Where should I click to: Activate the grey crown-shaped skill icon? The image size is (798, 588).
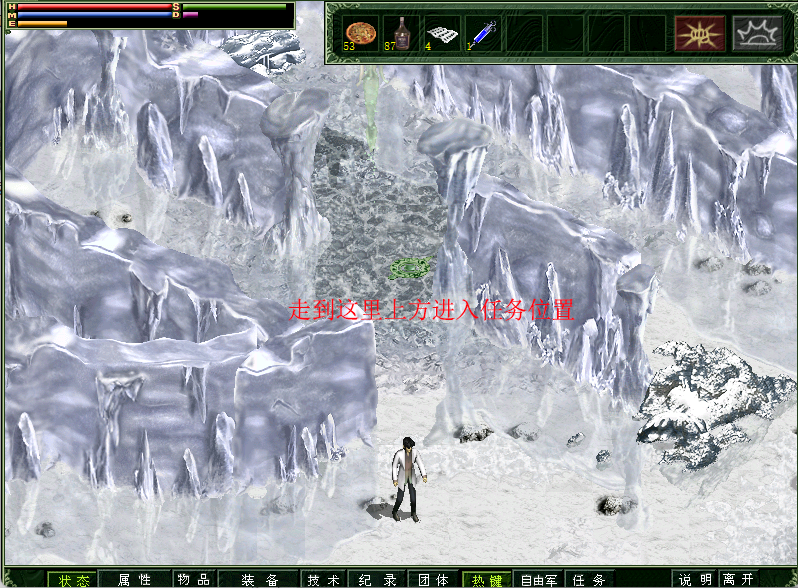(757, 33)
